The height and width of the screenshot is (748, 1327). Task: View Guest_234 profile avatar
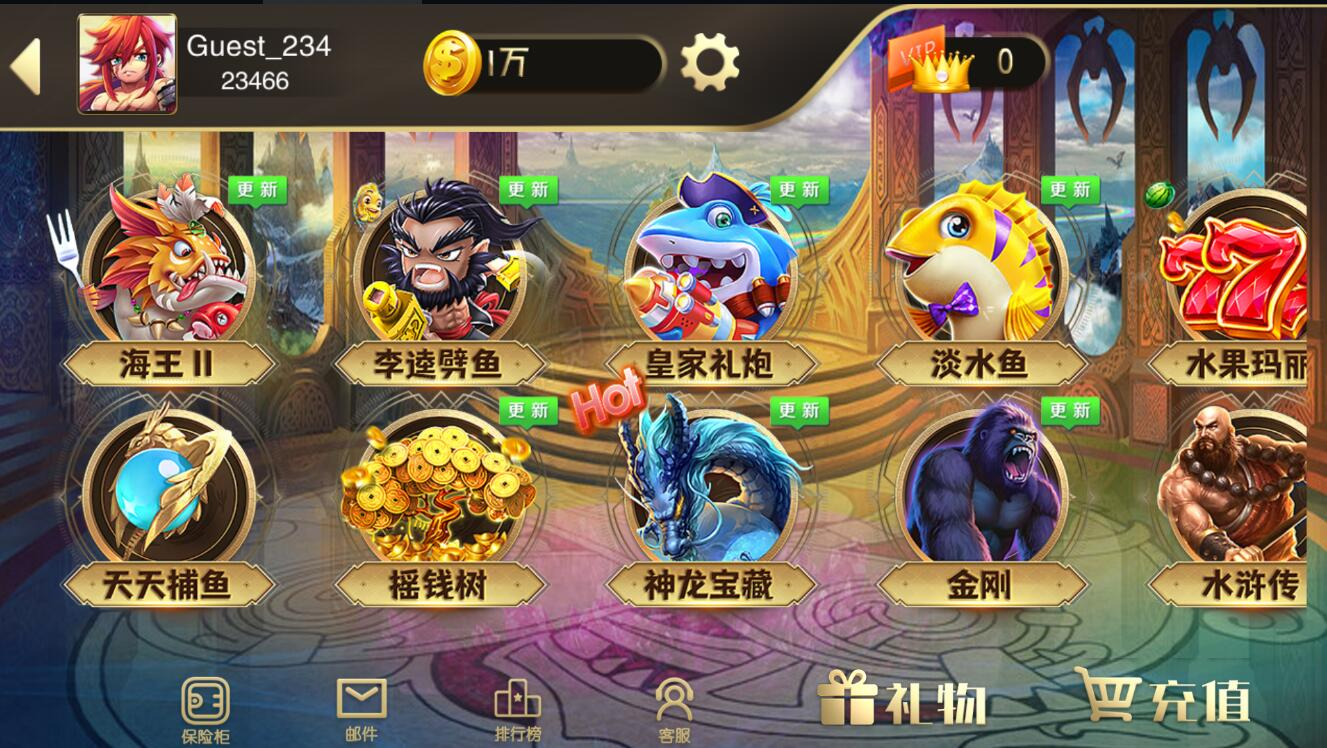pos(127,61)
